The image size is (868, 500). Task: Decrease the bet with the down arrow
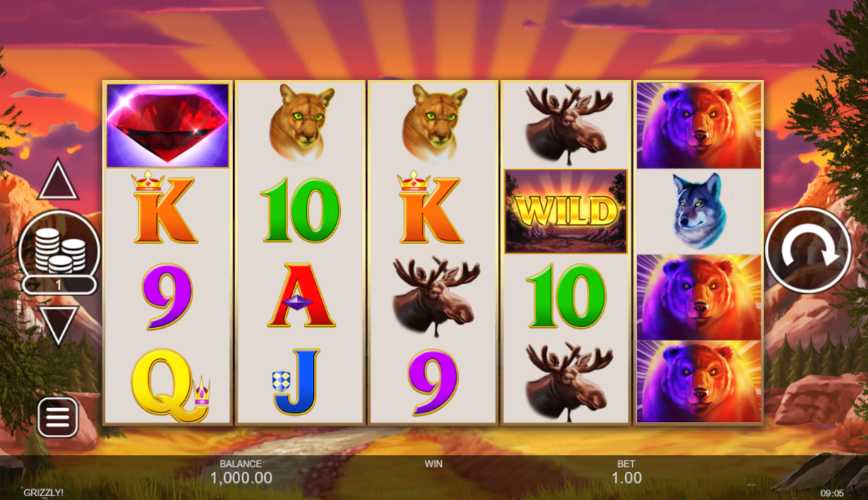[x=58, y=324]
